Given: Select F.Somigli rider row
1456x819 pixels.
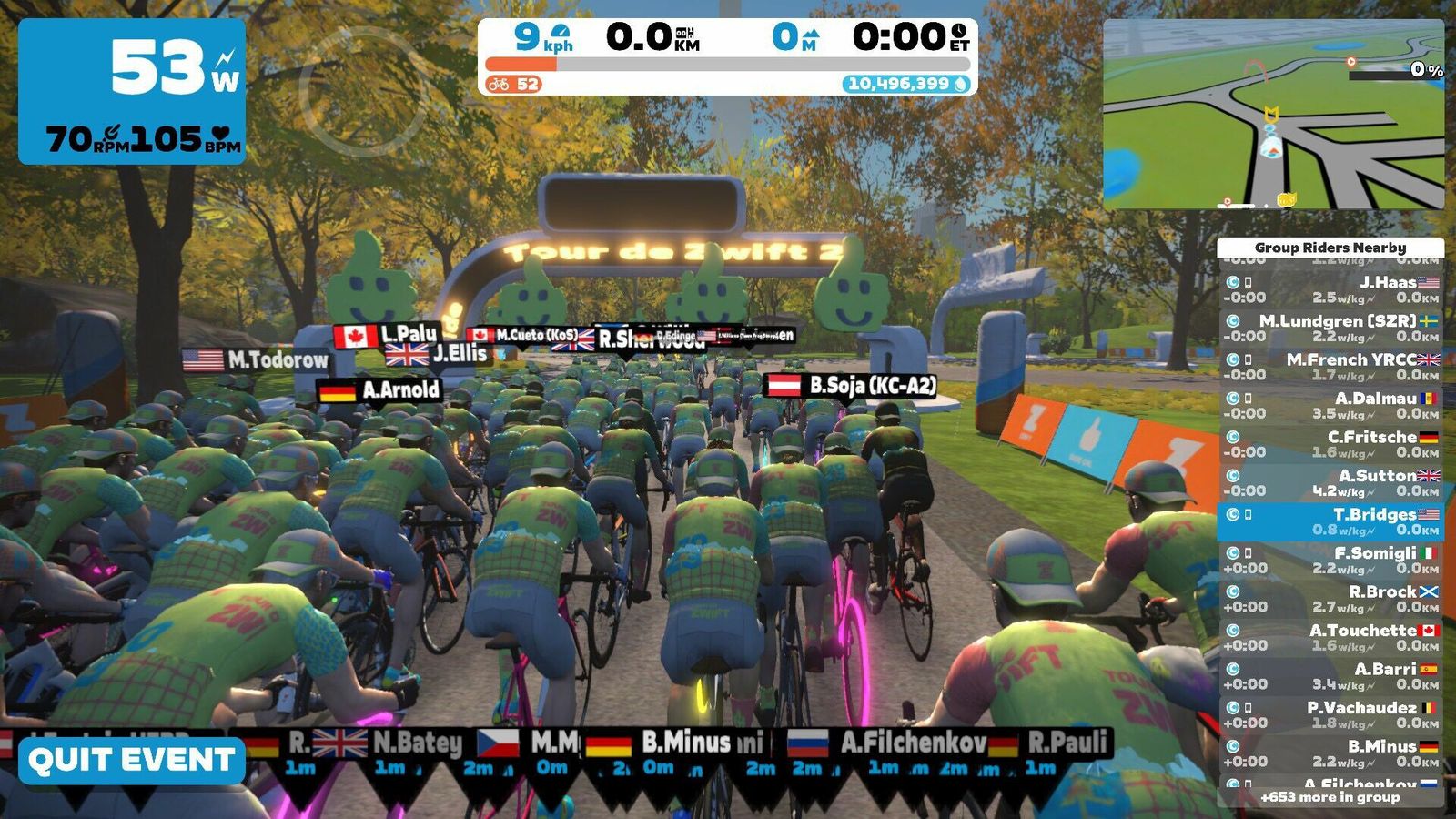Looking at the screenshot, I should coord(1330,561).
